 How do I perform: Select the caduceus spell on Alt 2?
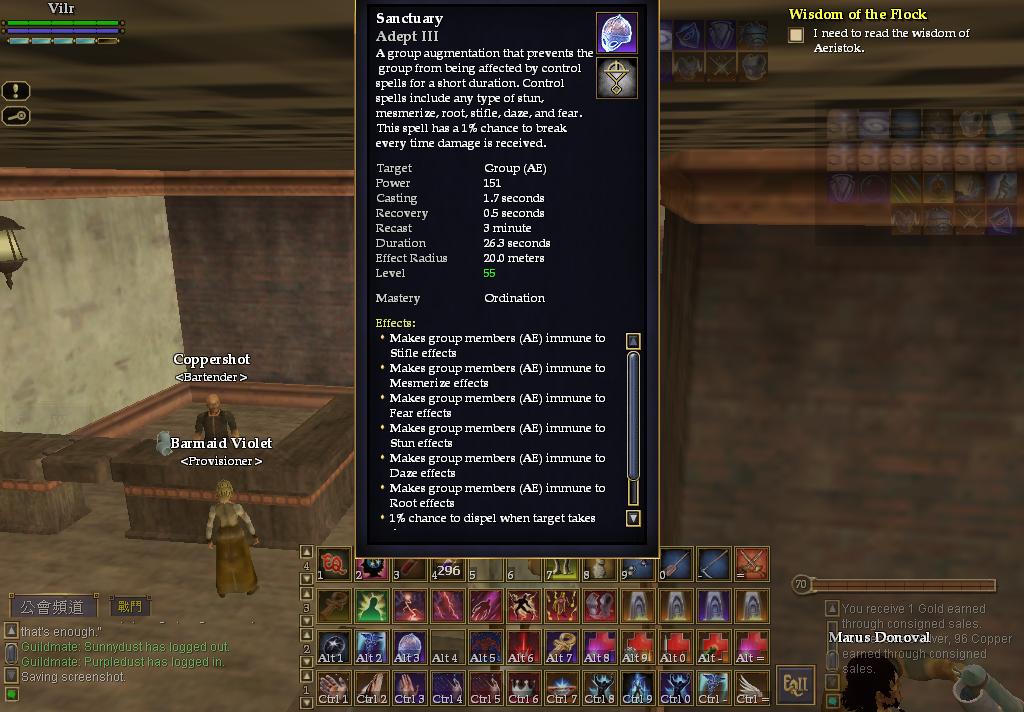pyautogui.click(x=371, y=646)
